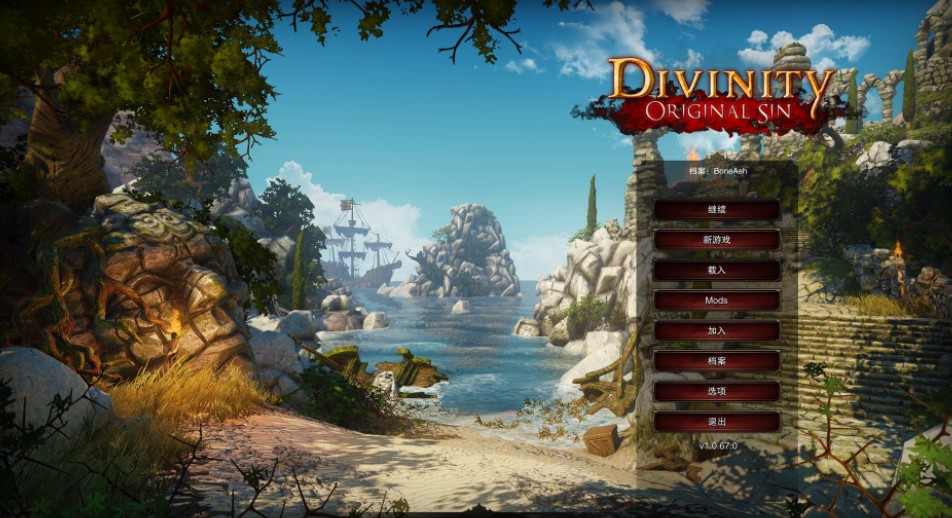Open the Mods menu
This screenshot has height=518, width=952.
tap(716, 300)
